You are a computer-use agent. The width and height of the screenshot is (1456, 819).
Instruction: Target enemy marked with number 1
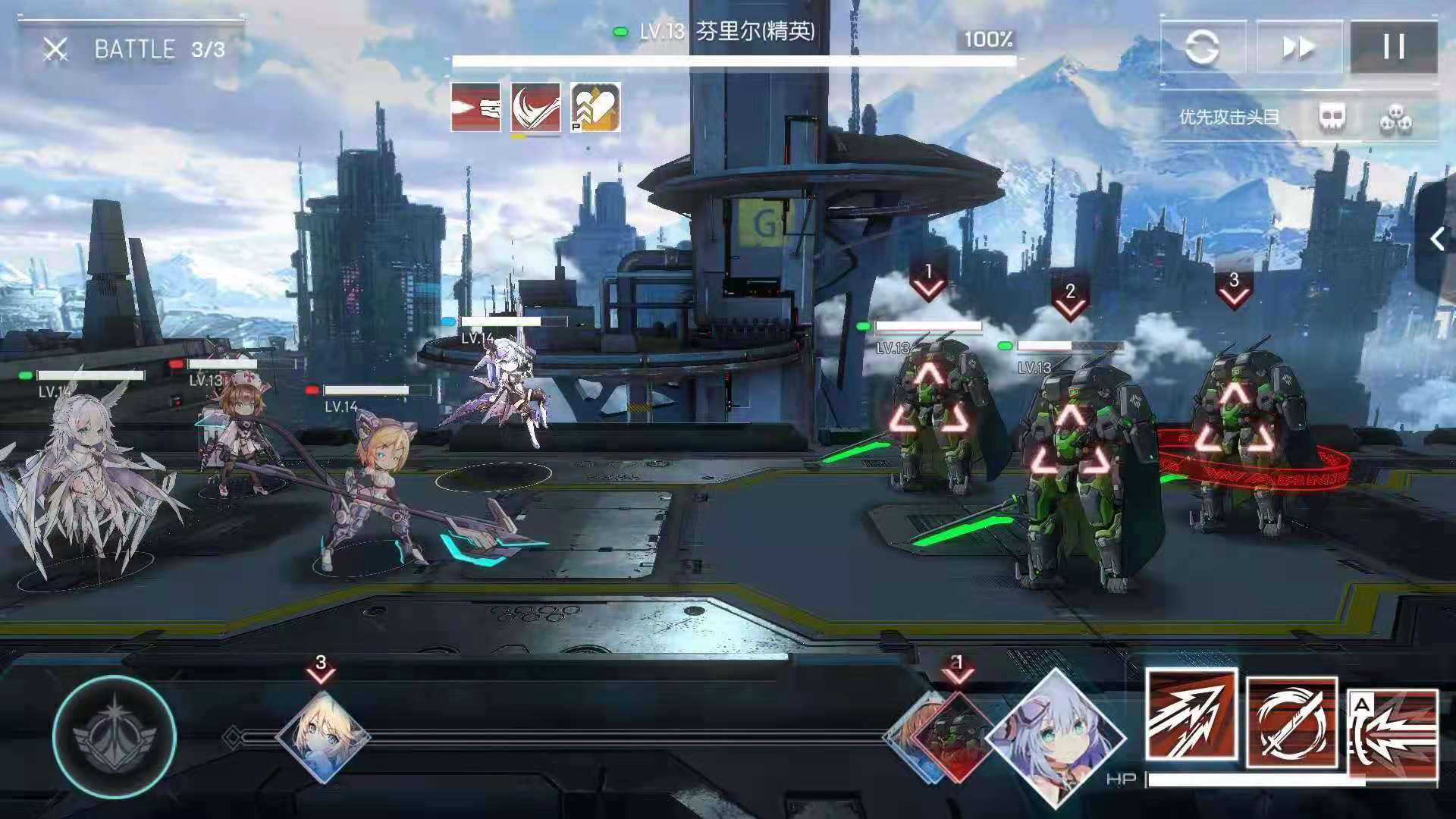[930, 417]
